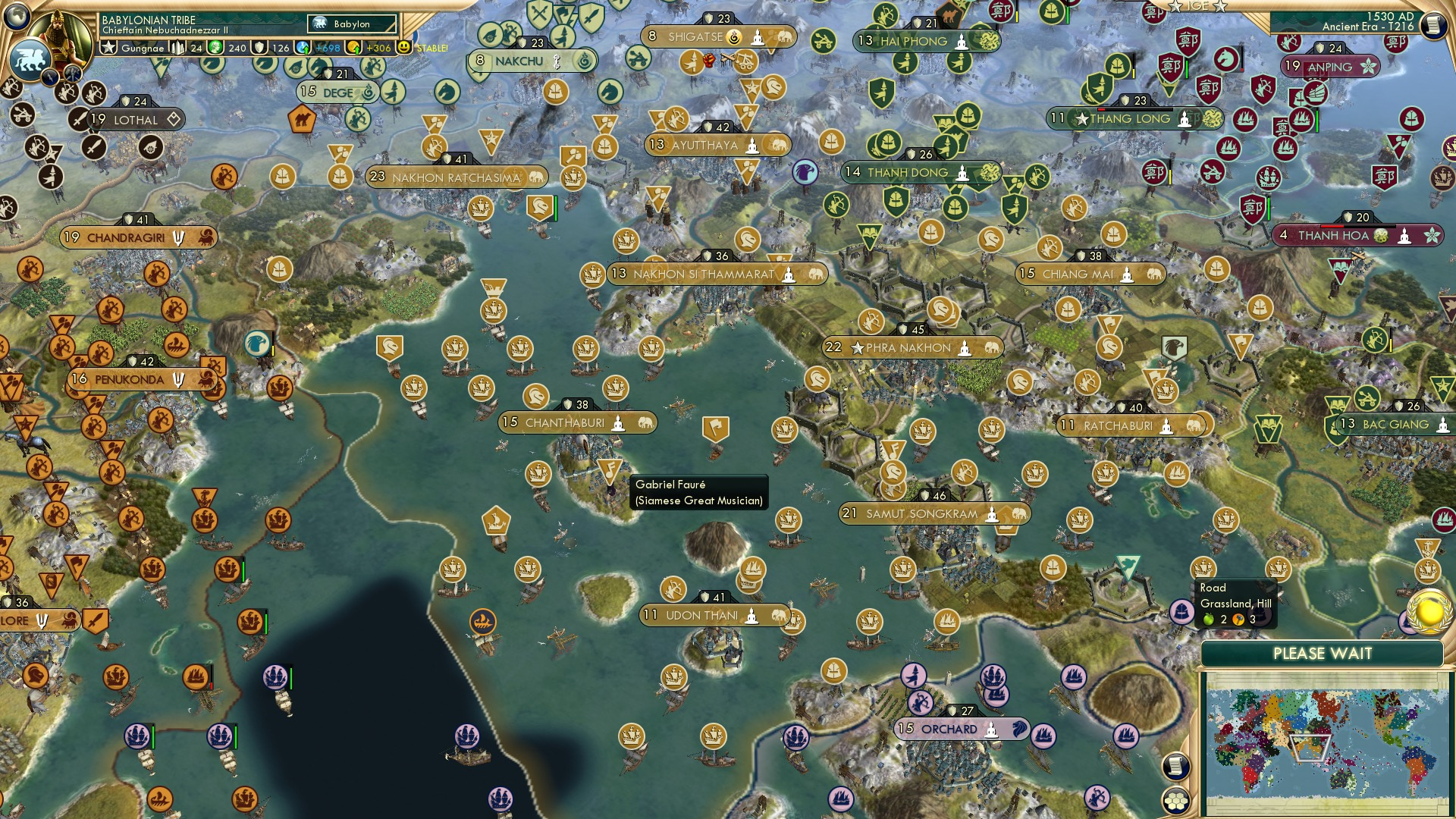Image resolution: width=1456 pixels, height=819 pixels.
Task: Click the happiness smiley icon labeled STABLE
Action: (404, 48)
